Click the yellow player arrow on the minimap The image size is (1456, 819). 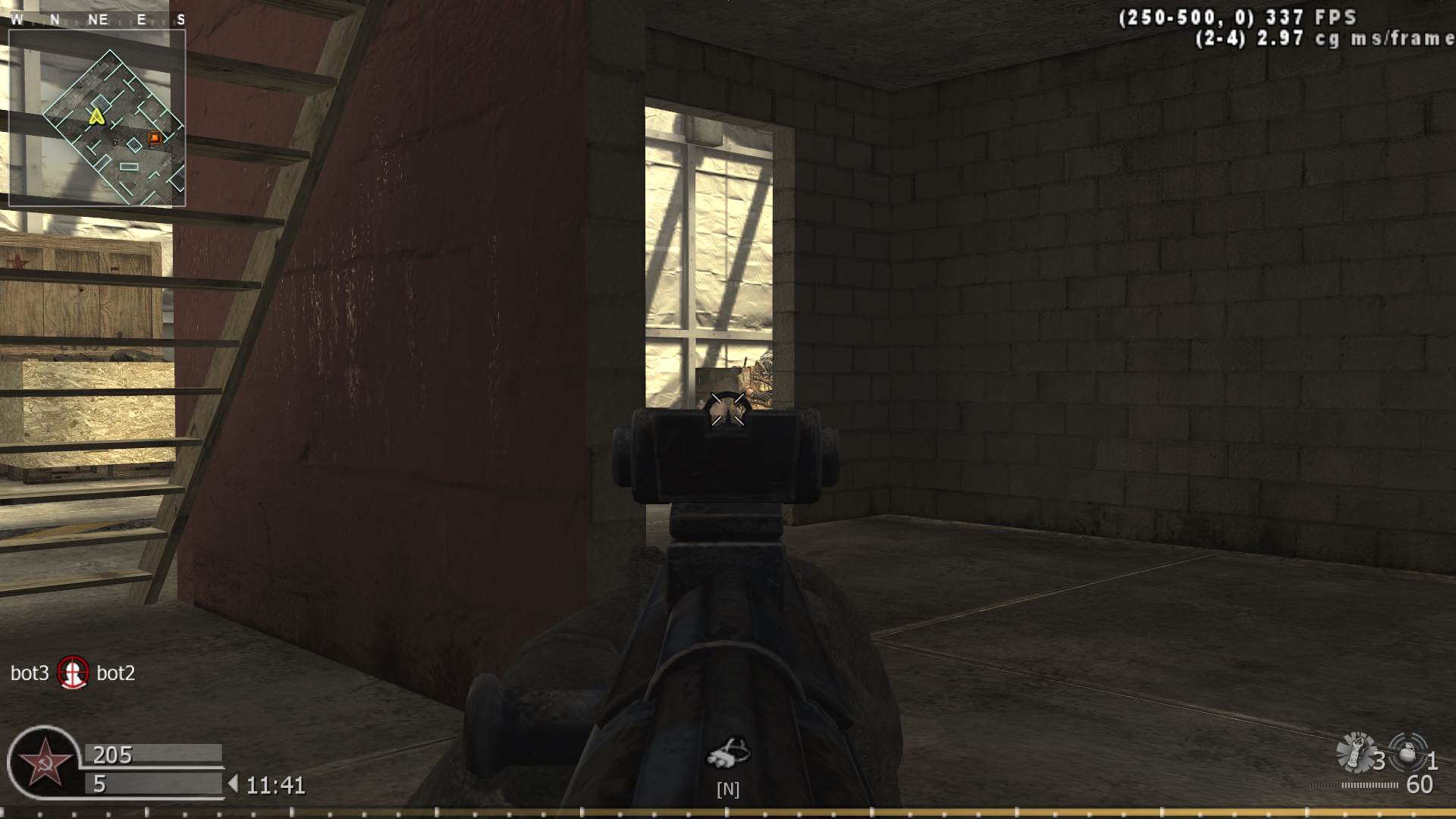point(96,118)
